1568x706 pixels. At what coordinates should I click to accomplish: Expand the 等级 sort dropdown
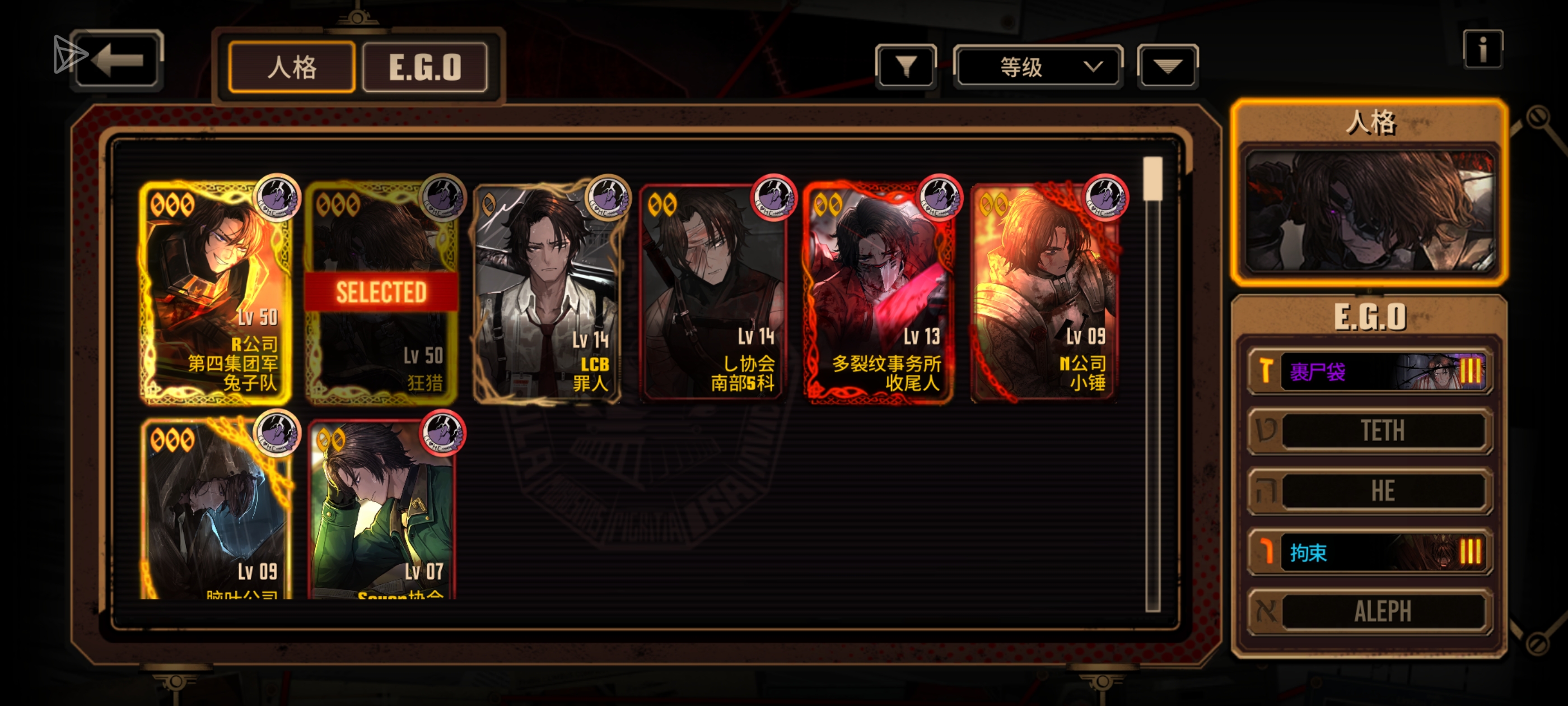(x=1037, y=66)
